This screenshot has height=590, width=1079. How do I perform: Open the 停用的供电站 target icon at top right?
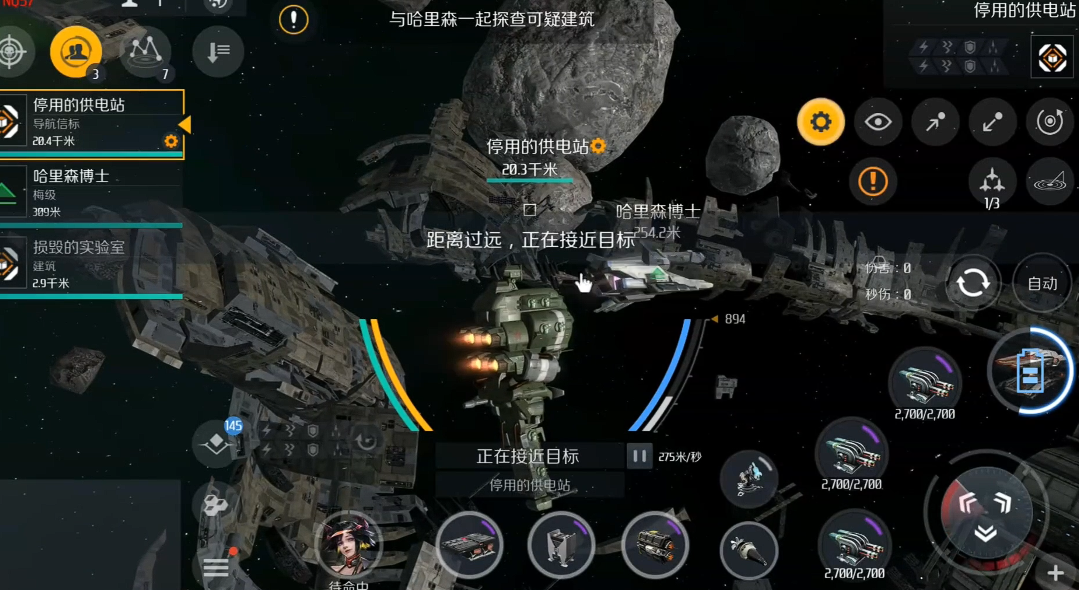pyautogui.click(x=1051, y=58)
